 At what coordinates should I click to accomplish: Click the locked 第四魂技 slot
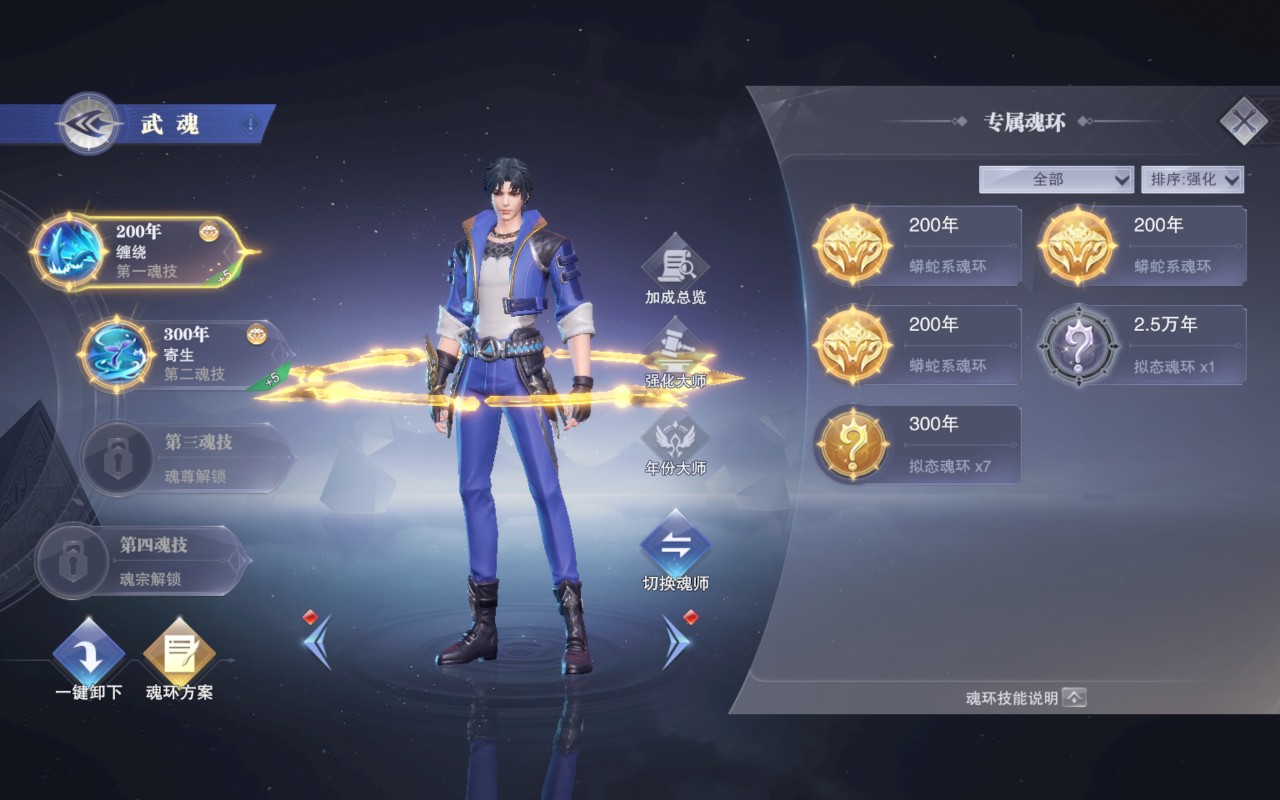pyautogui.click(x=140, y=561)
